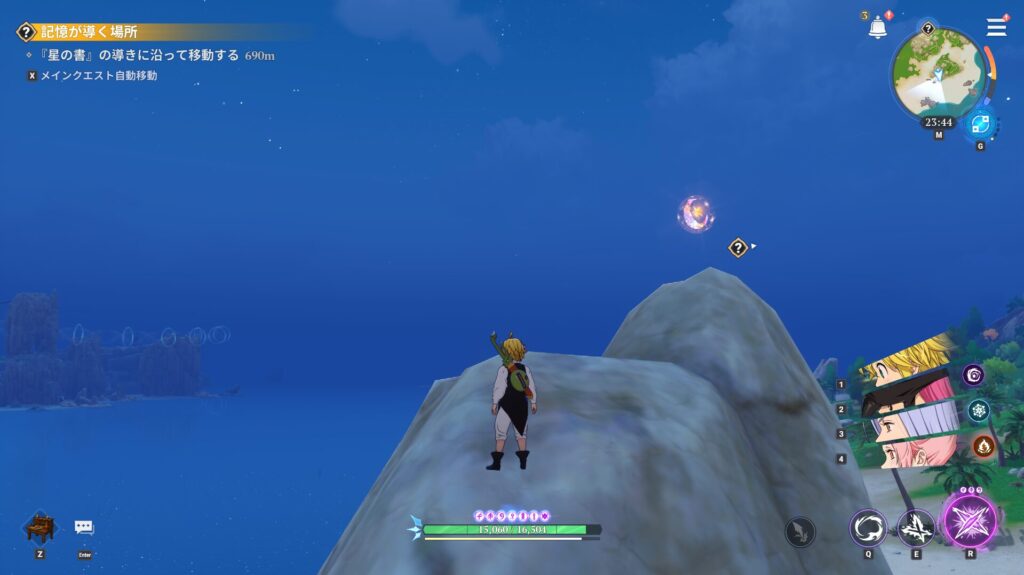Open the circular minimap

(937, 71)
